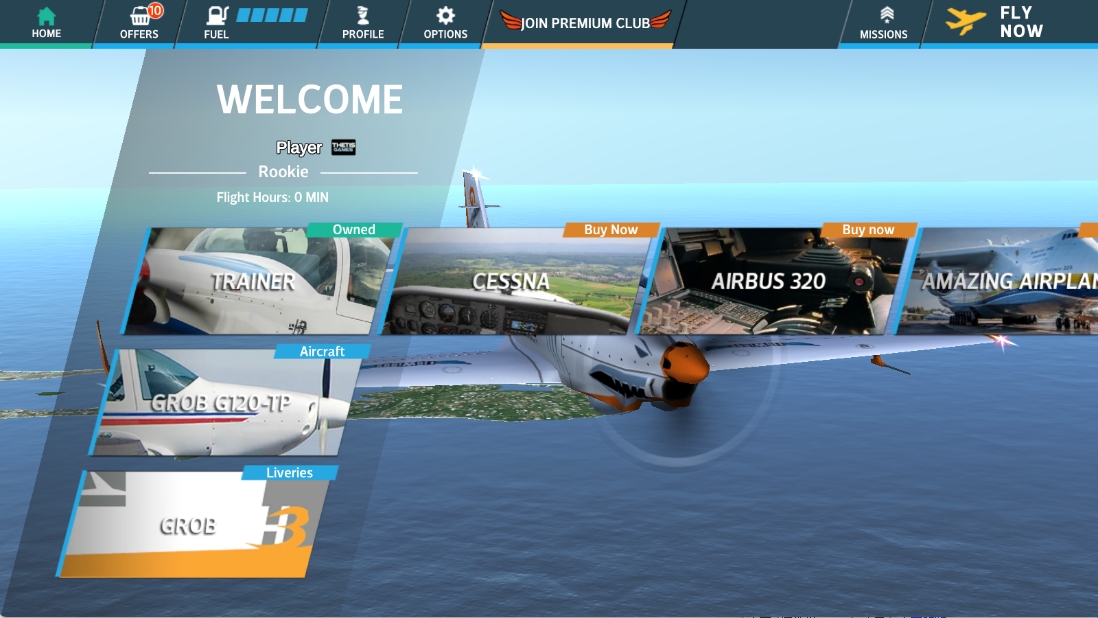View the player Profile

pyautogui.click(x=362, y=23)
